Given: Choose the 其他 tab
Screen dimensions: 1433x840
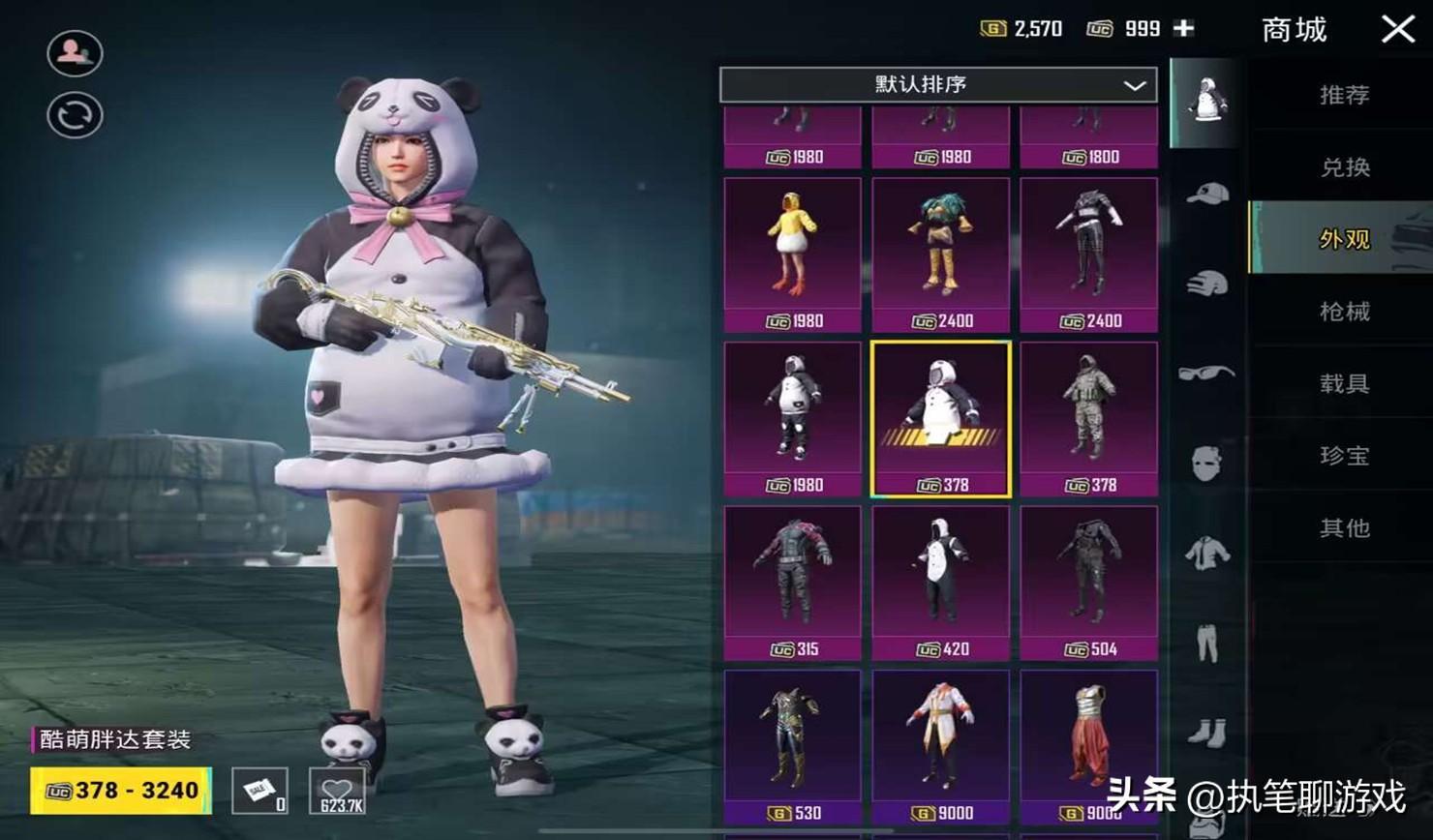Looking at the screenshot, I should pyautogui.click(x=1343, y=528).
